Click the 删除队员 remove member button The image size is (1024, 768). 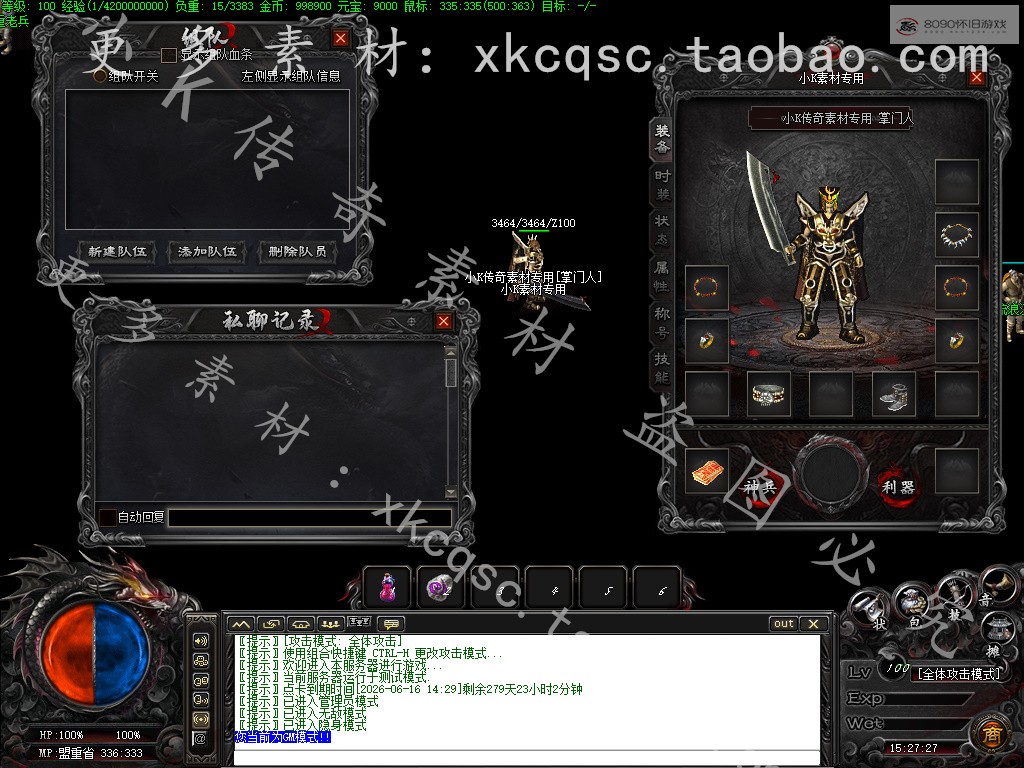click(x=297, y=251)
